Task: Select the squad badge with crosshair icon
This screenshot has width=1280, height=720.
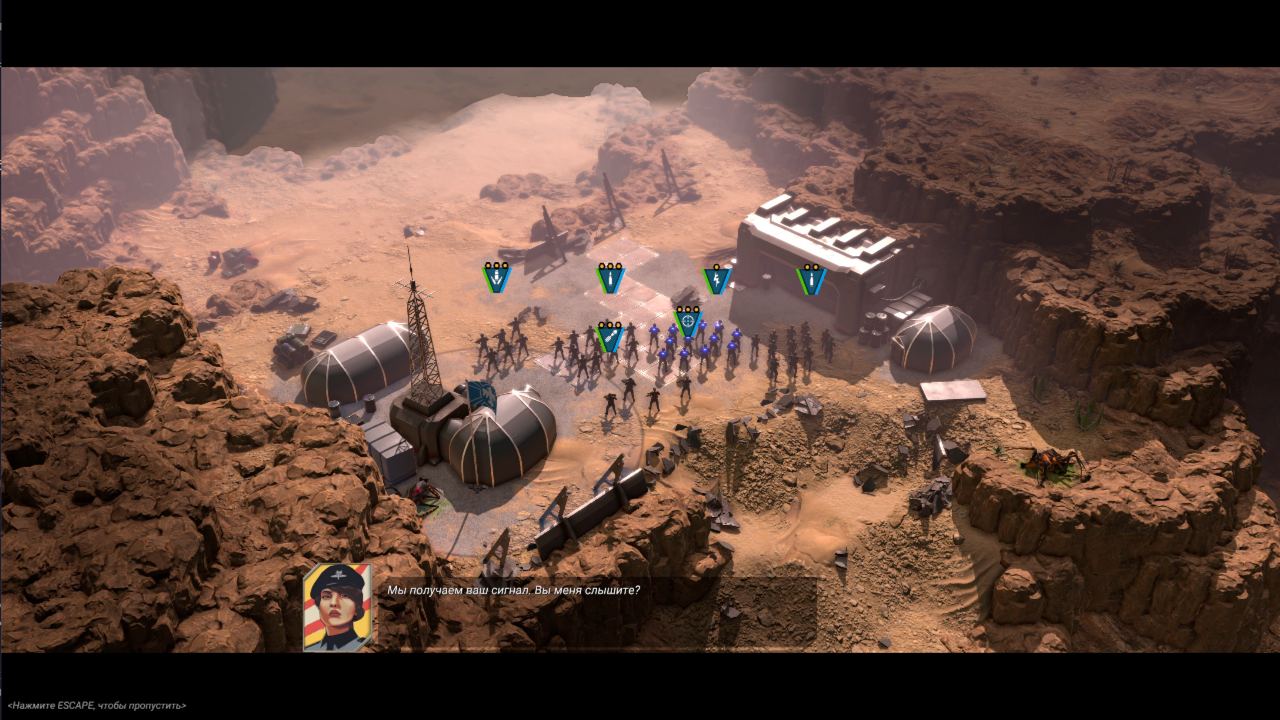Action: pyautogui.click(x=687, y=321)
